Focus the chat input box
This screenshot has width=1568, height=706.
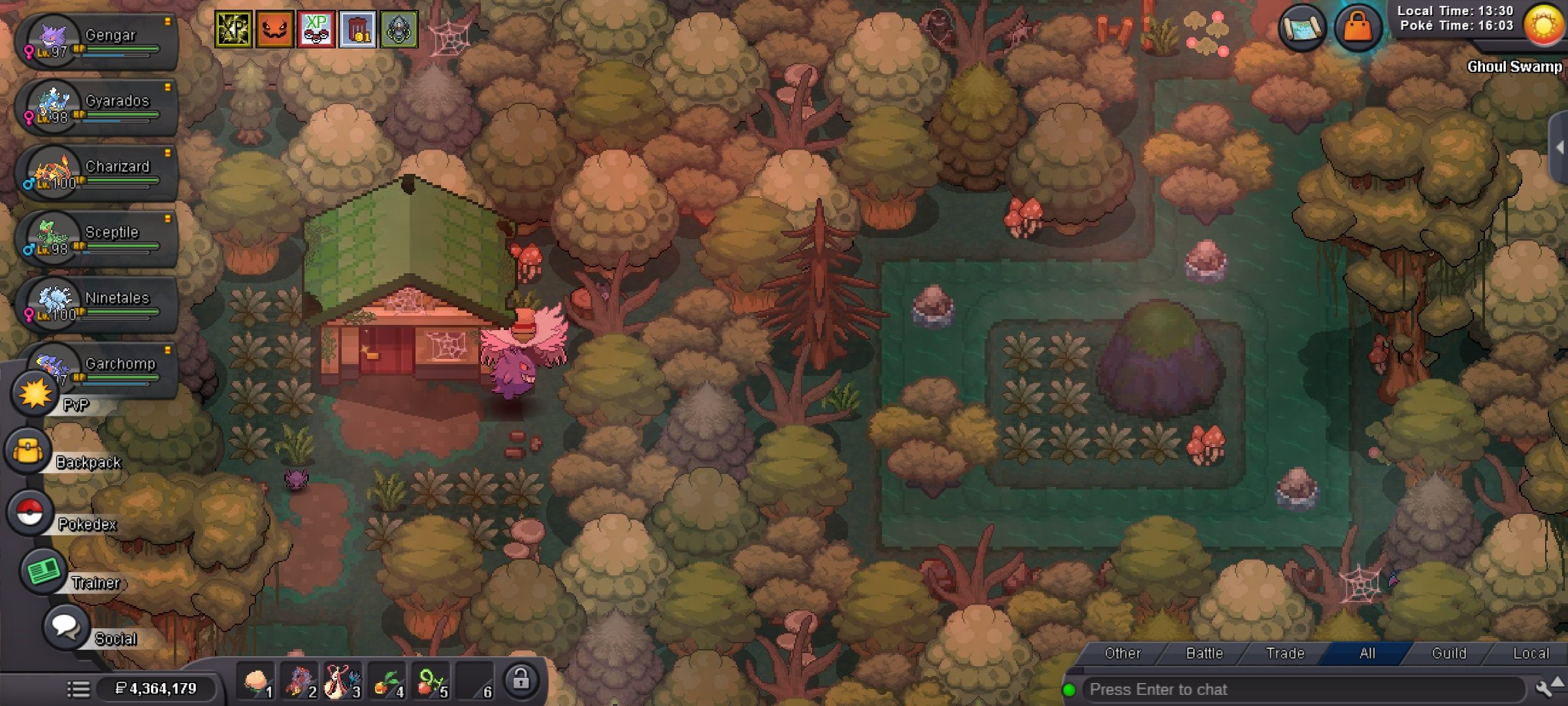[1300, 690]
